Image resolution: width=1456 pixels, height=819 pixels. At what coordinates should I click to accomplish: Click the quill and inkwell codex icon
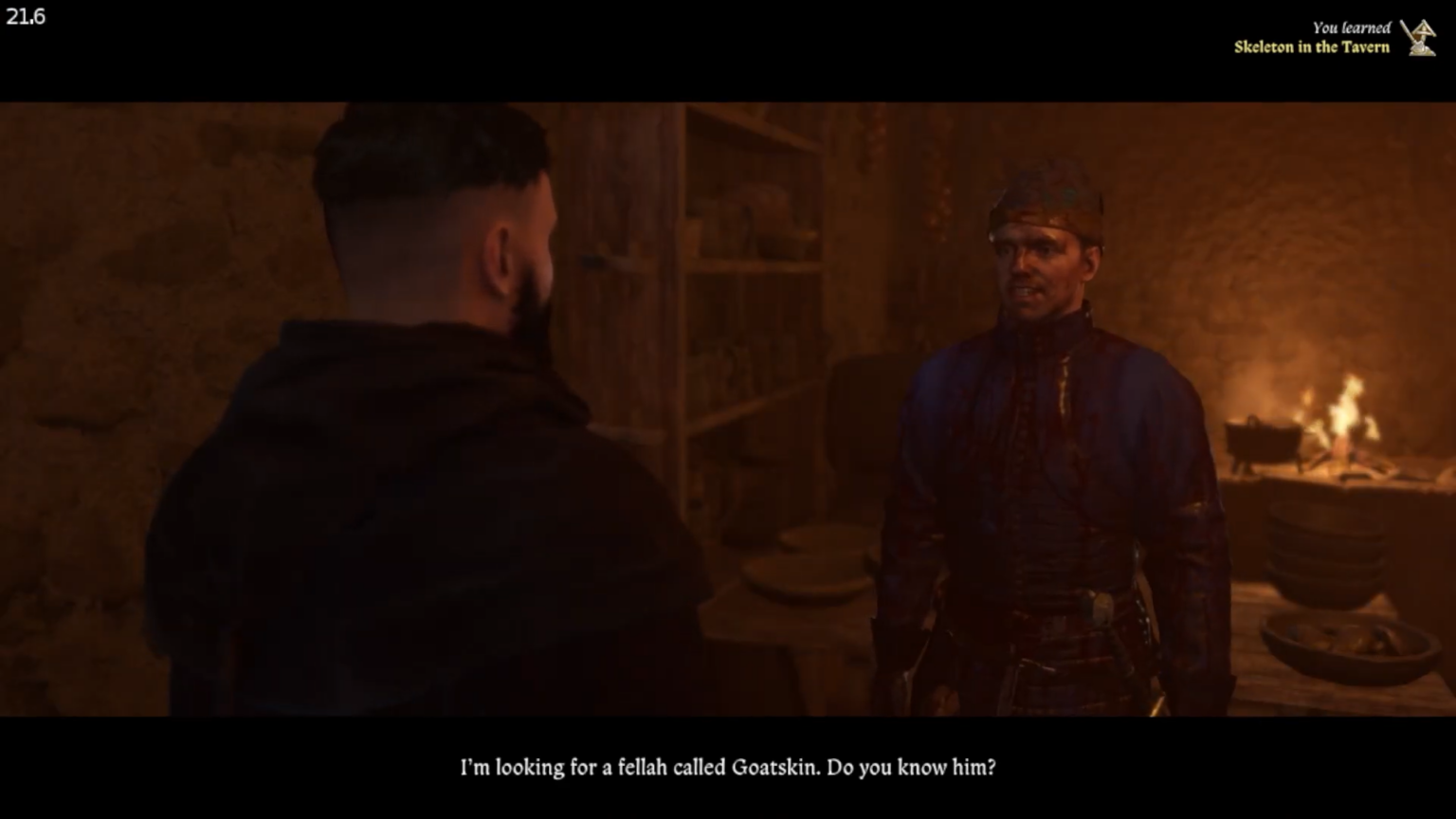coord(1416,36)
